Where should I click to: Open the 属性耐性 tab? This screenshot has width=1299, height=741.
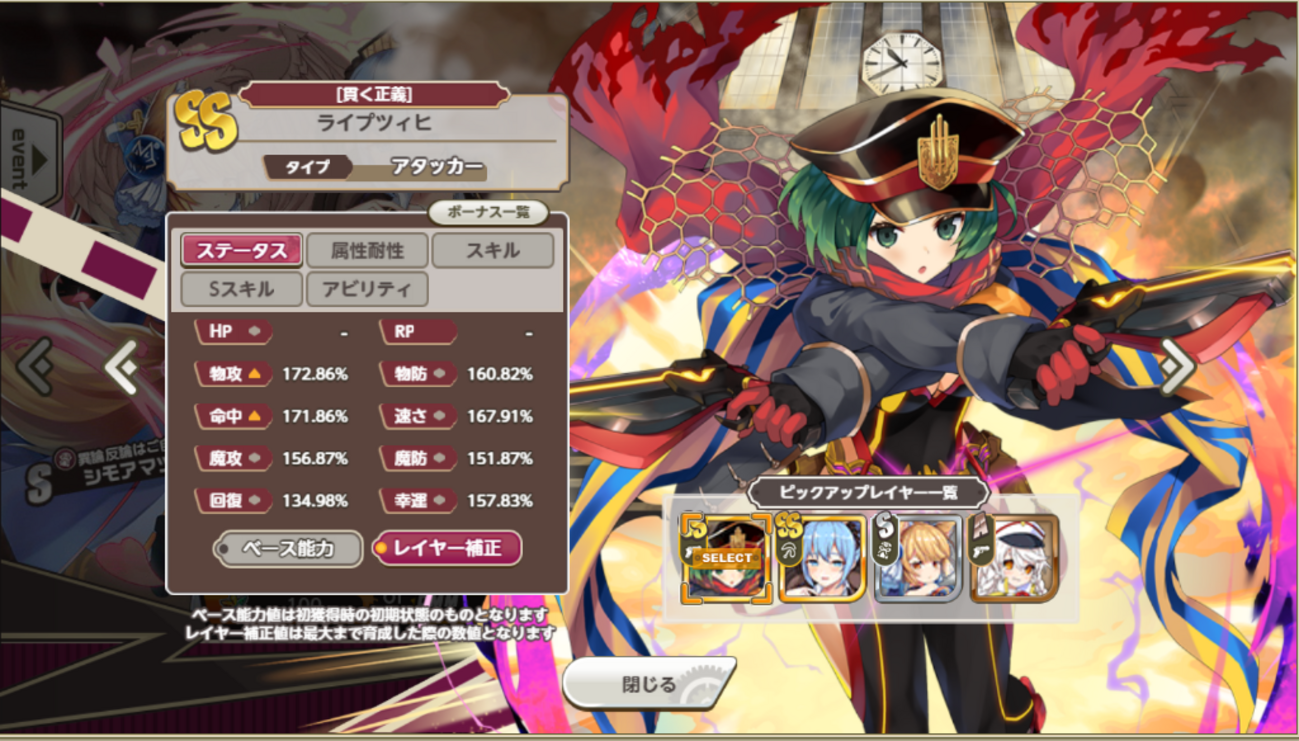tap(367, 250)
